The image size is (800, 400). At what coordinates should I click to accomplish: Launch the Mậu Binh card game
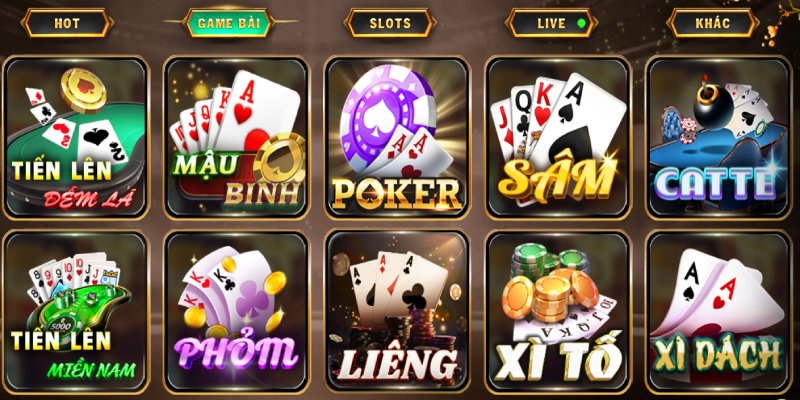coord(236,136)
